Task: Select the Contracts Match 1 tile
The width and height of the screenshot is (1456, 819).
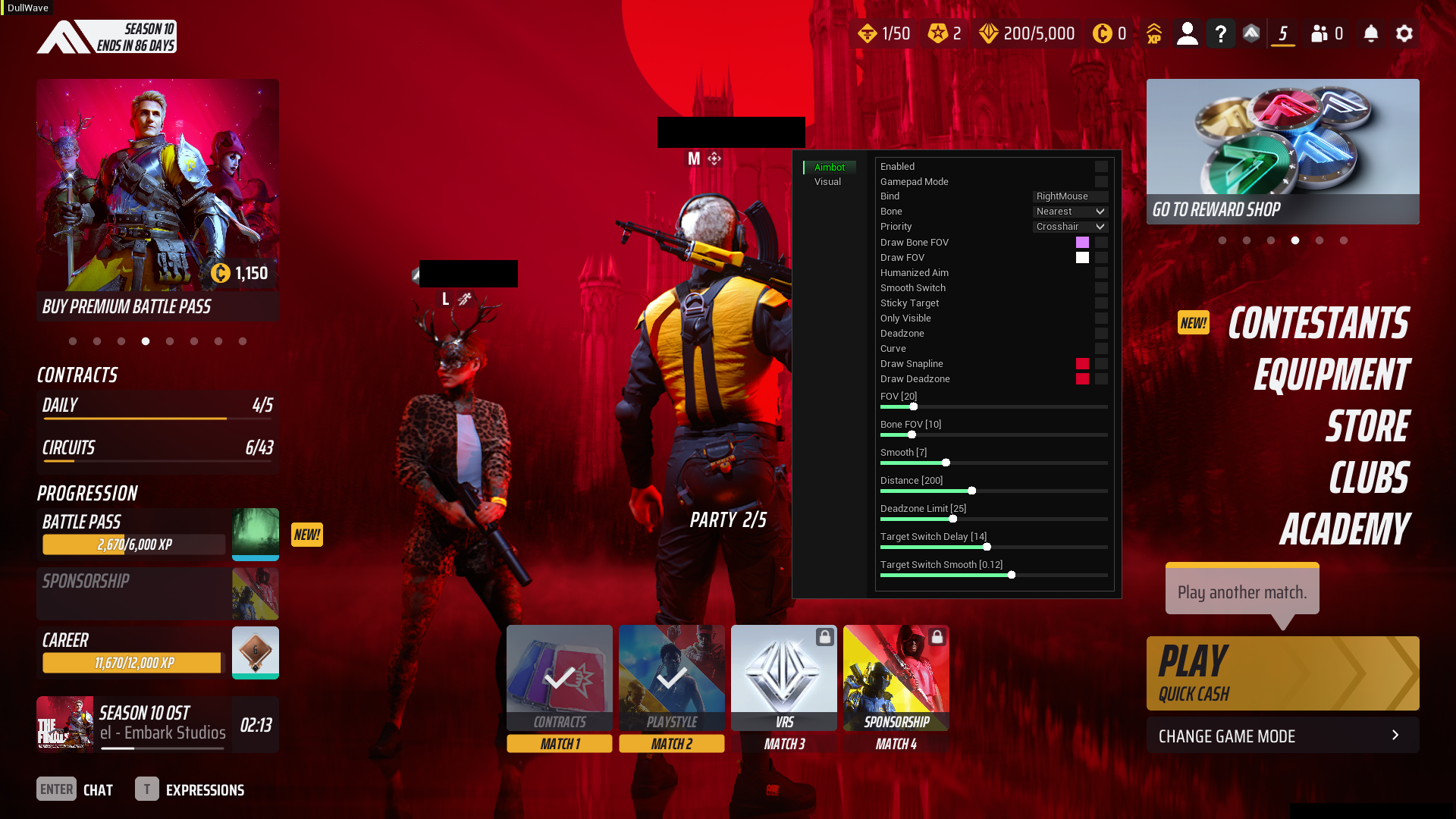Action: (559, 687)
